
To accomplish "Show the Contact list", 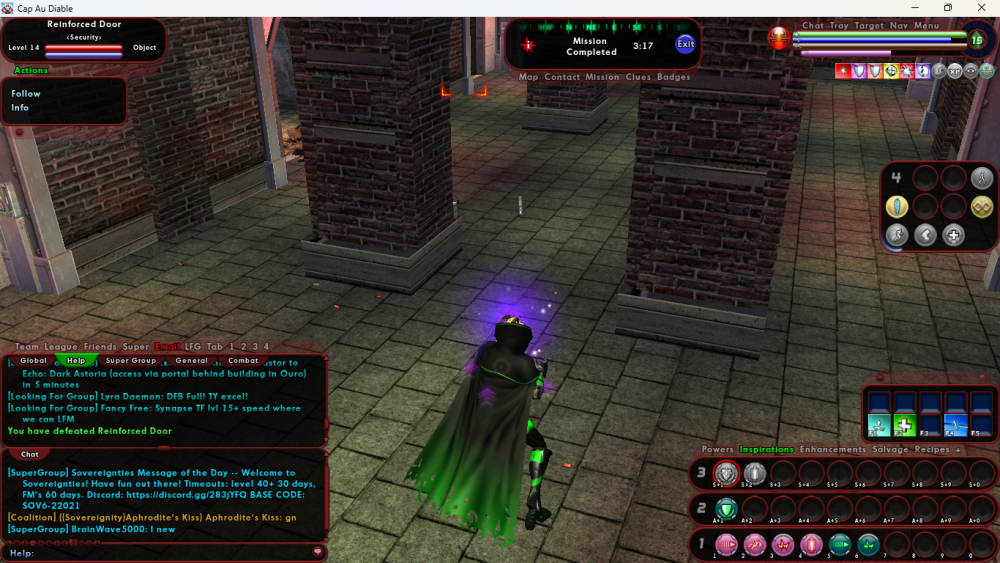I will tap(562, 77).
